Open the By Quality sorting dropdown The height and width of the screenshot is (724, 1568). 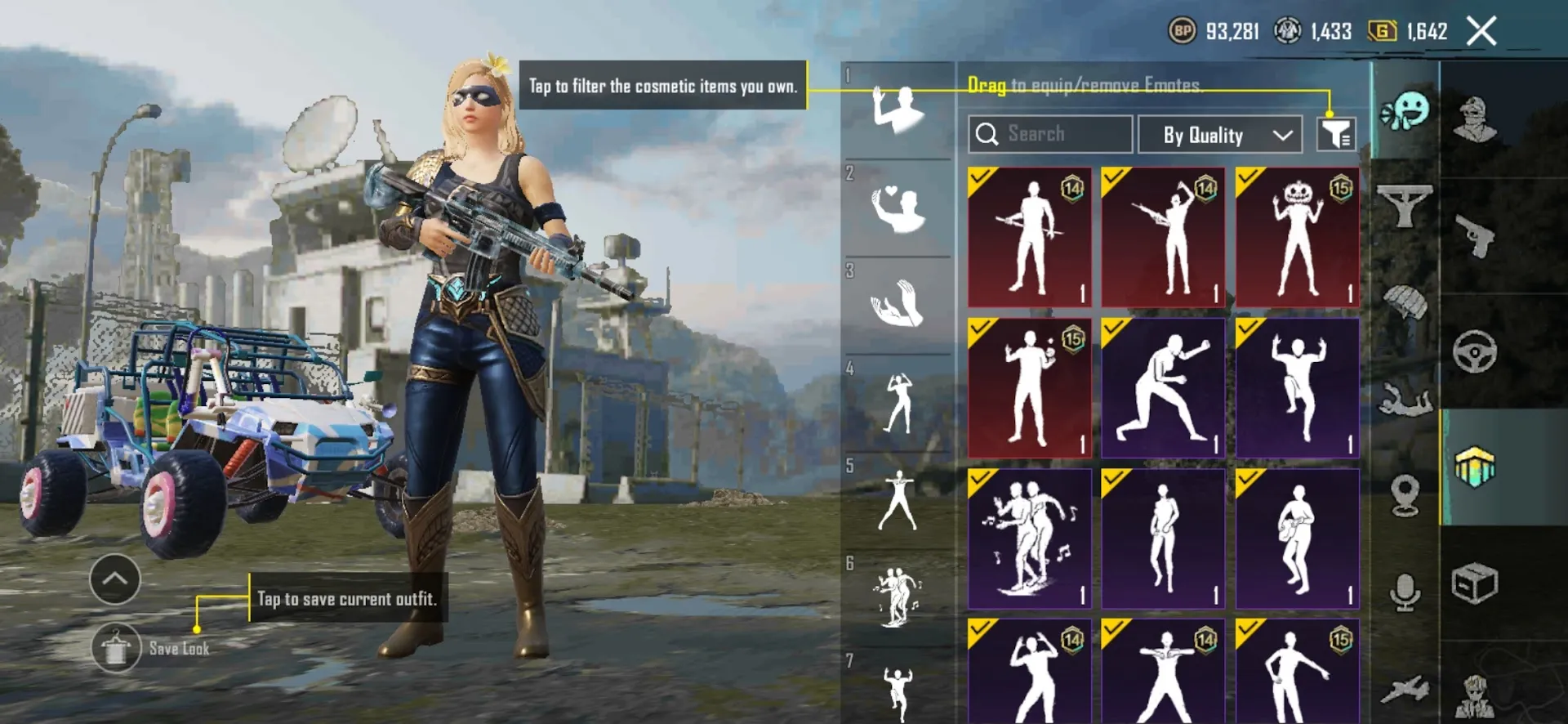(1218, 135)
